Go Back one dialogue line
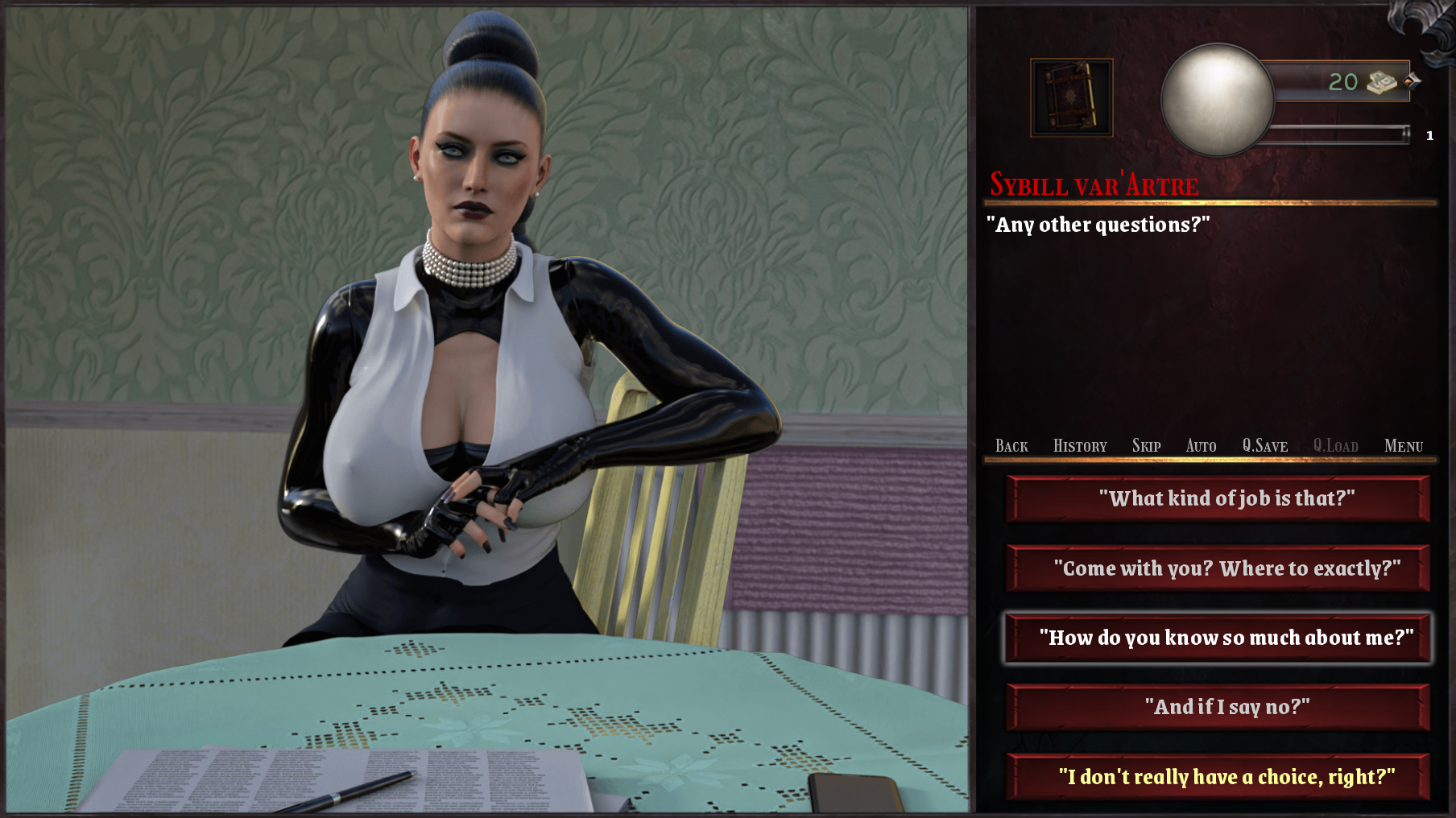1456x818 pixels. (x=1011, y=446)
